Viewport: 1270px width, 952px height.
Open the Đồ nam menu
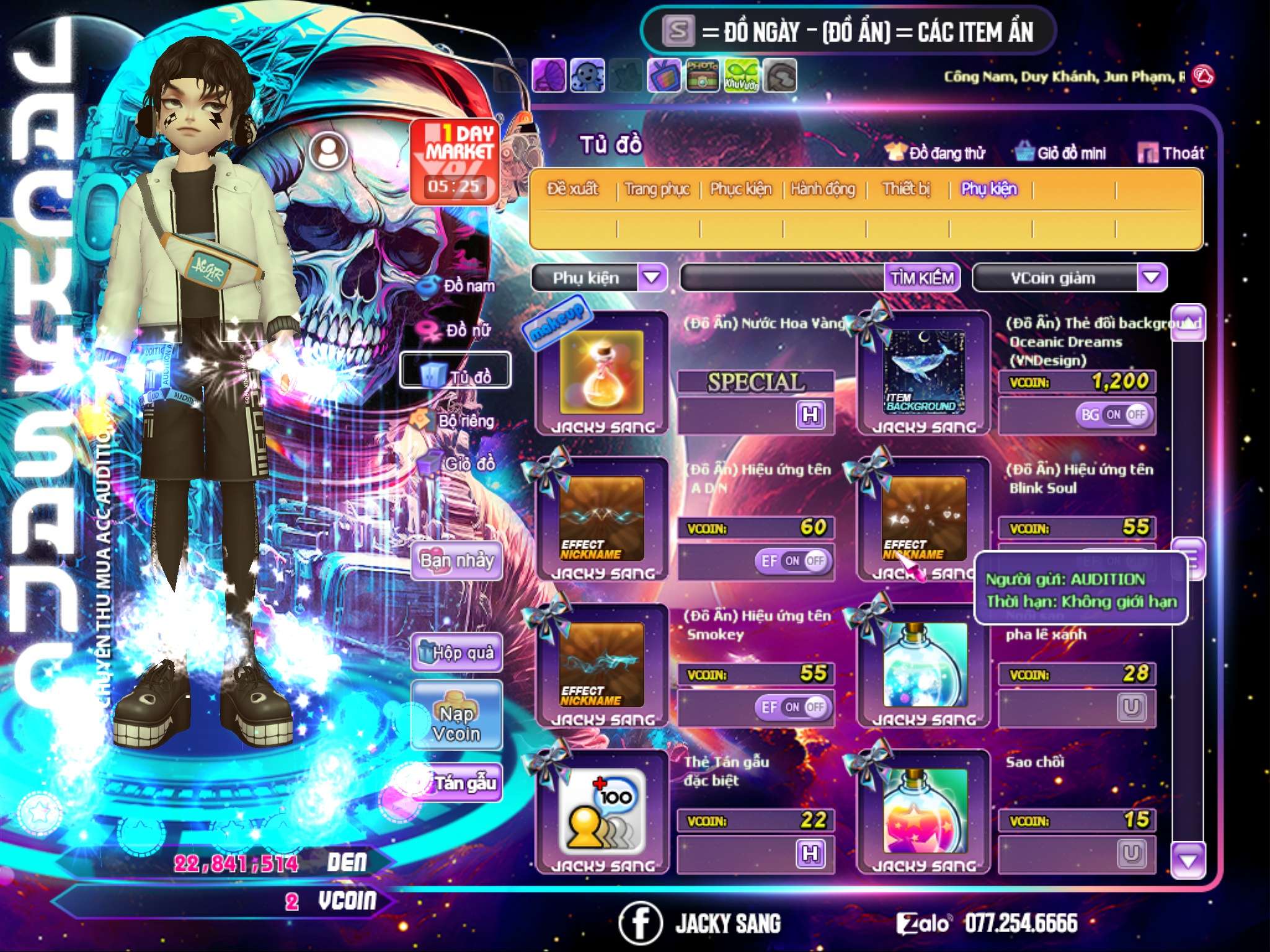pyautogui.click(x=458, y=286)
